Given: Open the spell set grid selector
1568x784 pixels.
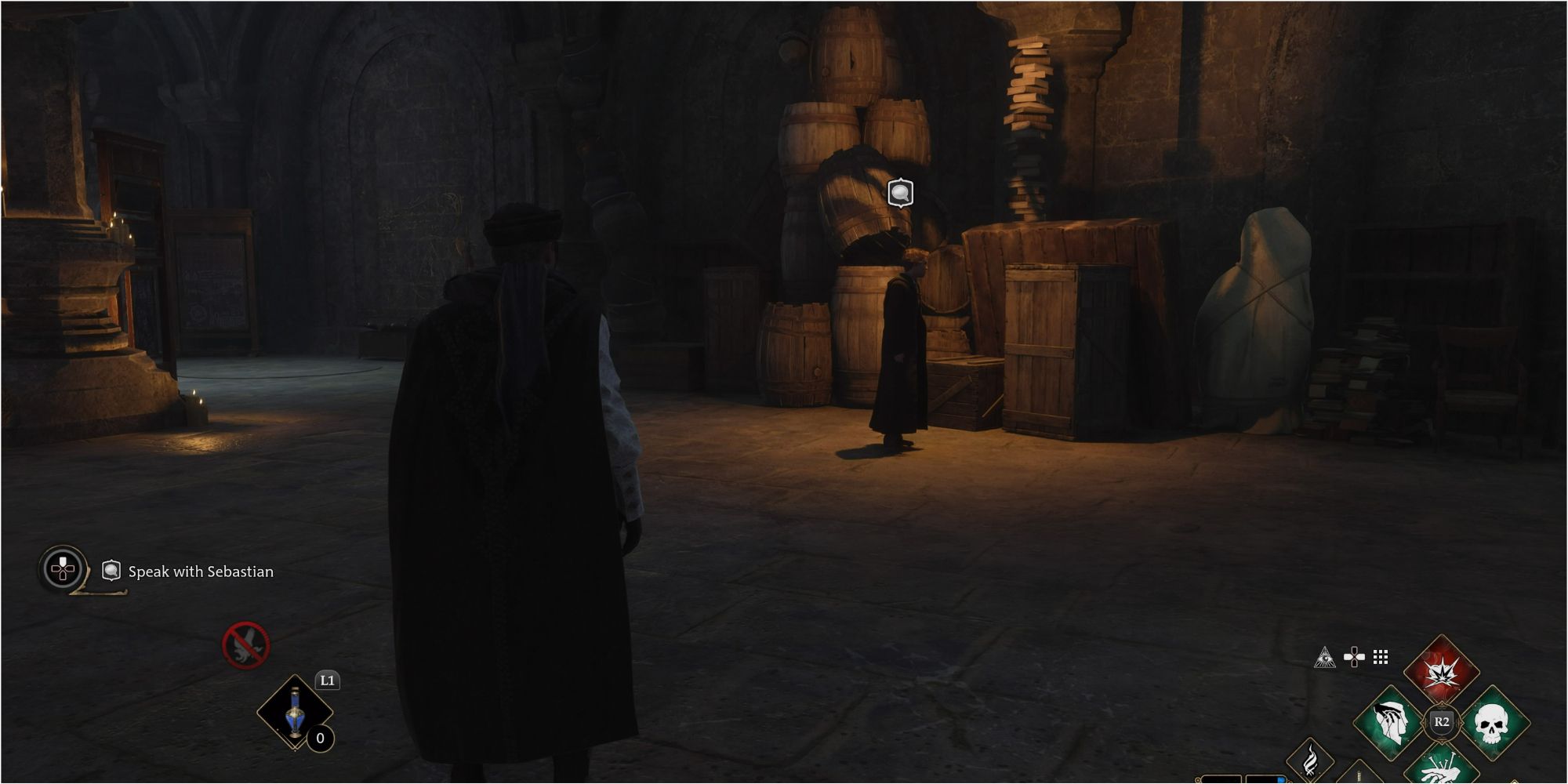Looking at the screenshot, I should [x=1380, y=659].
